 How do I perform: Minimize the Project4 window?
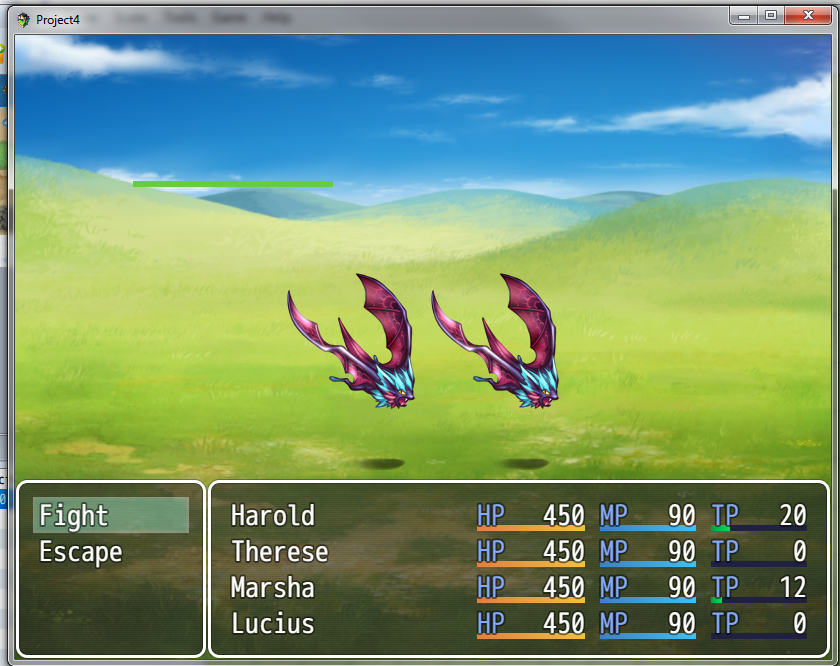click(x=743, y=15)
